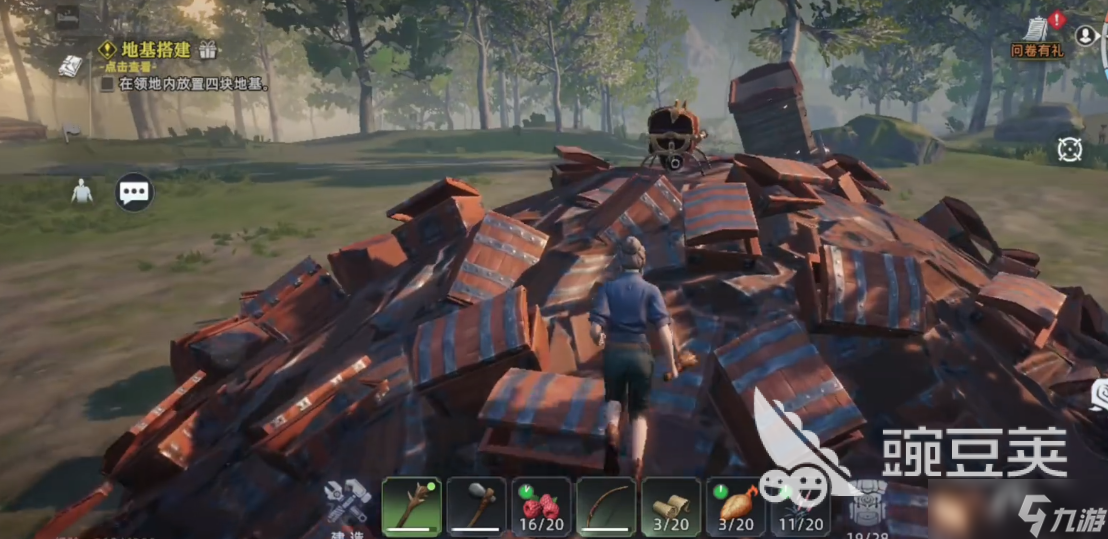Screen dimensions: 1108x539
Task: Tap the dark icon above the quest title
Action: tap(67, 14)
